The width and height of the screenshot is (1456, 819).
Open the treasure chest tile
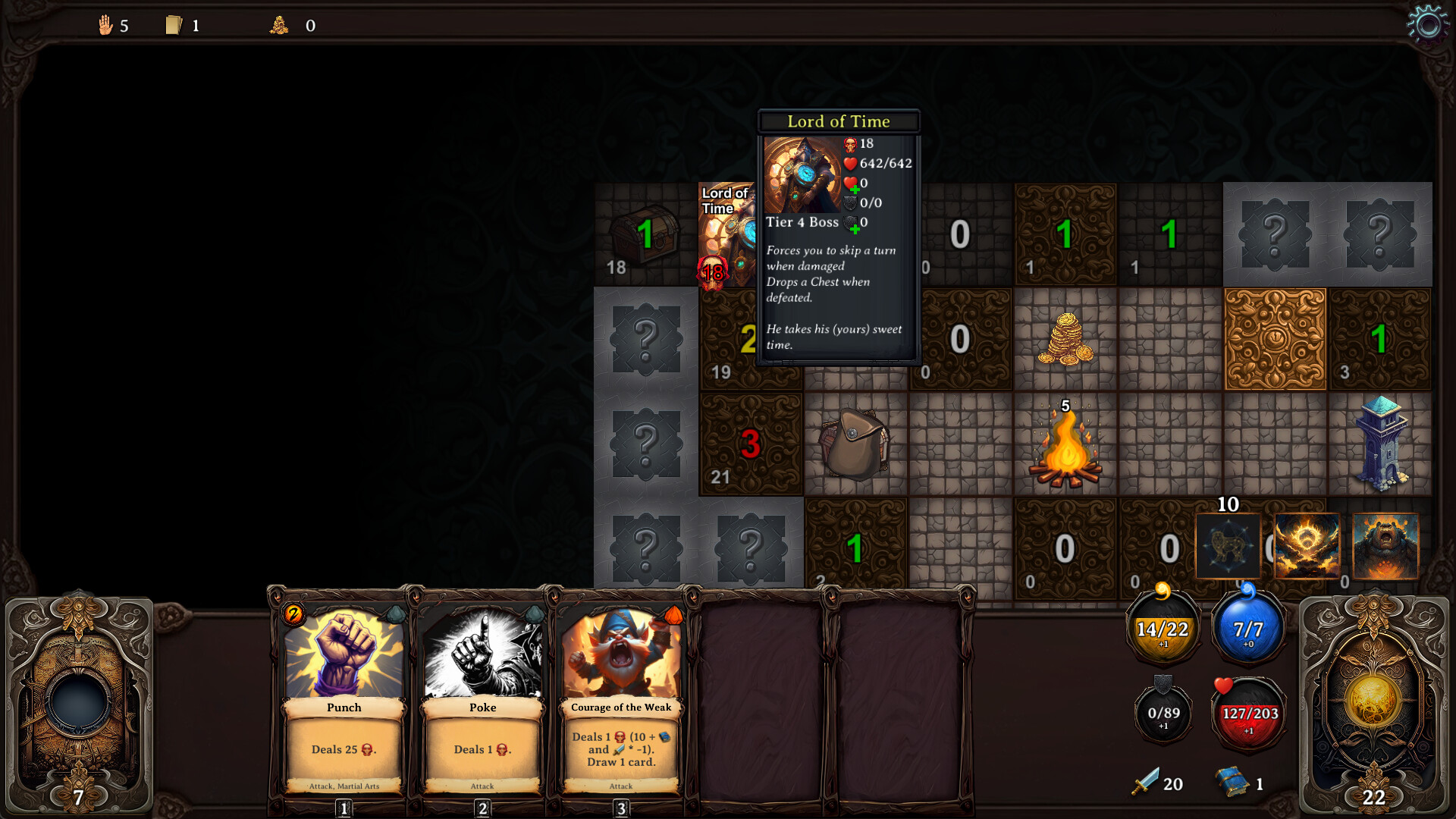645,235
